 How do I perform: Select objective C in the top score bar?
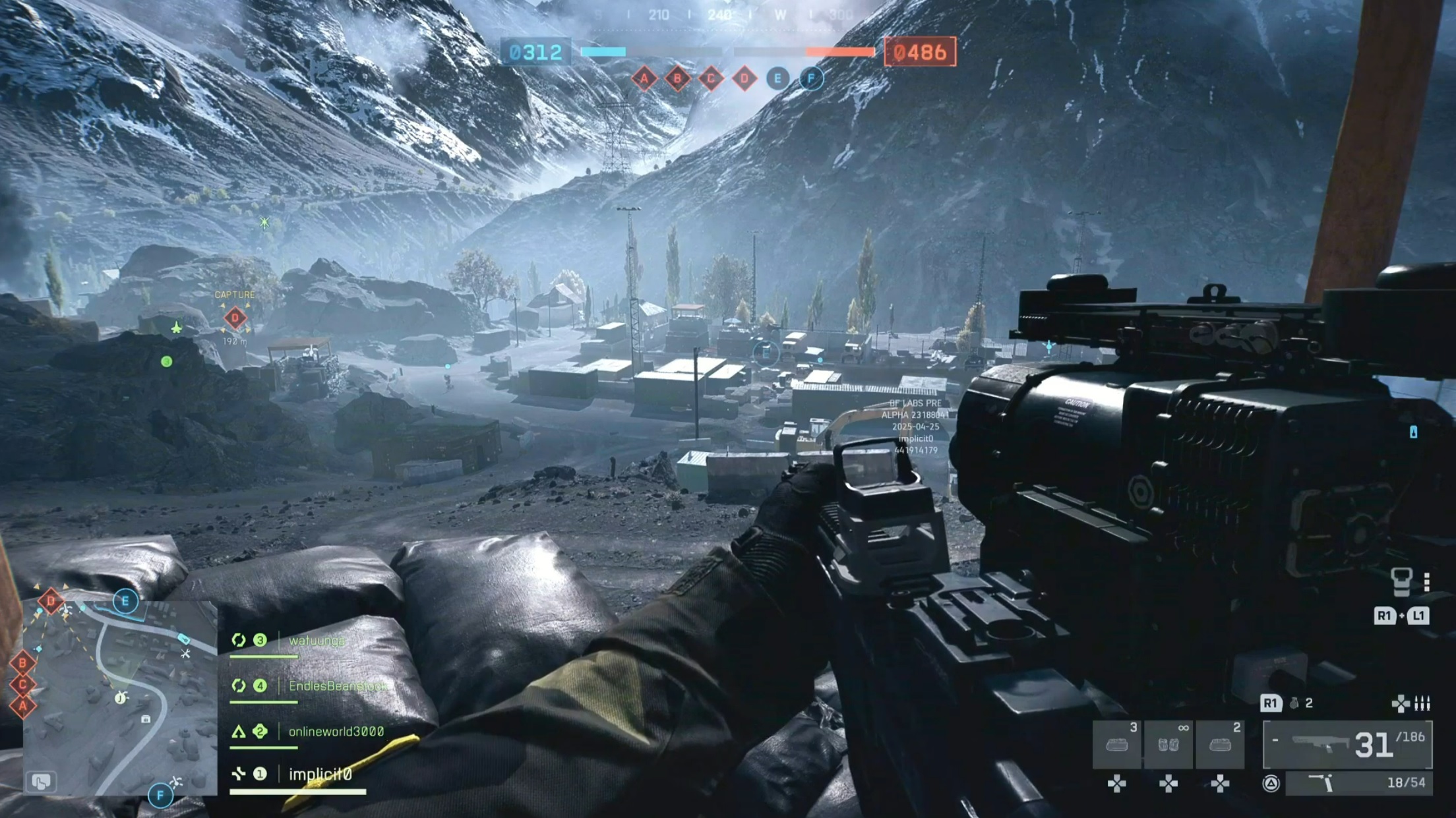(x=711, y=80)
